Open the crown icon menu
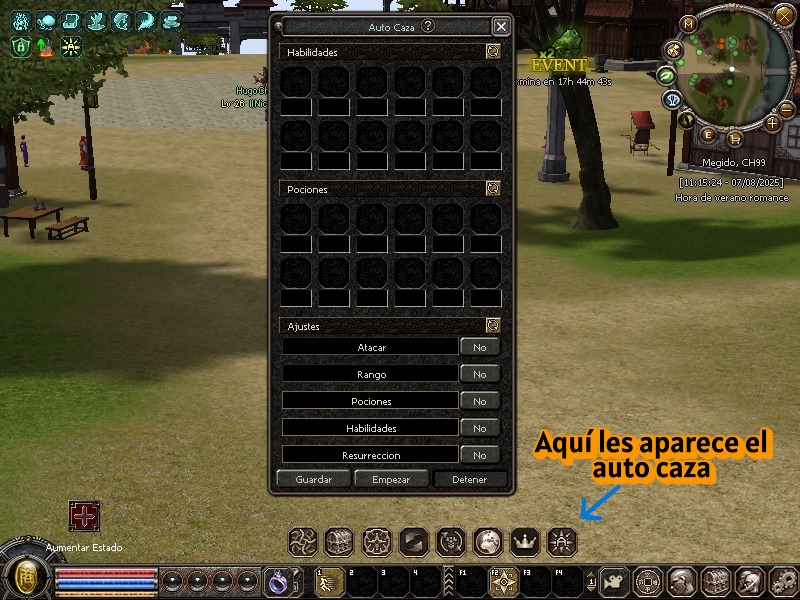This screenshot has height=600, width=800. pos(525,541)
